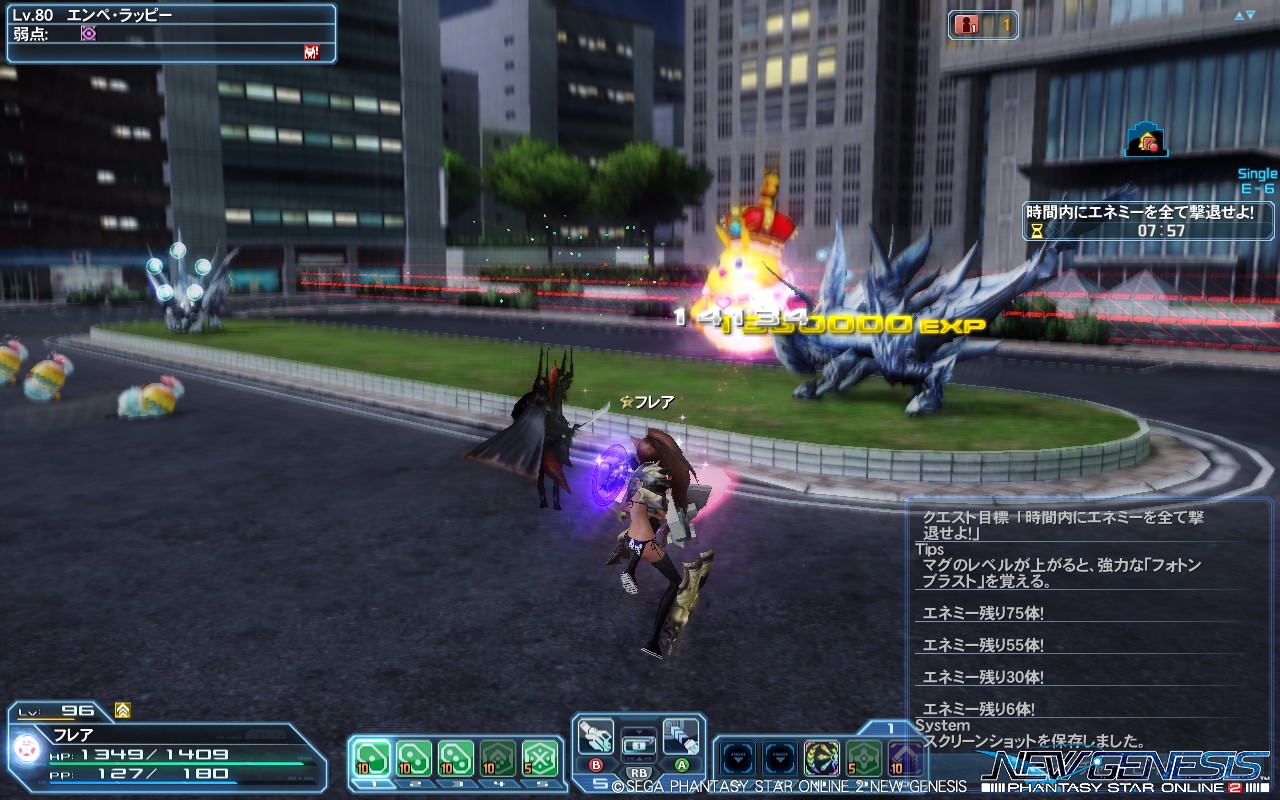This screenshot has height=800, width=1280.
Task: Click the red party member counter icon
Action: coord(964,26)
